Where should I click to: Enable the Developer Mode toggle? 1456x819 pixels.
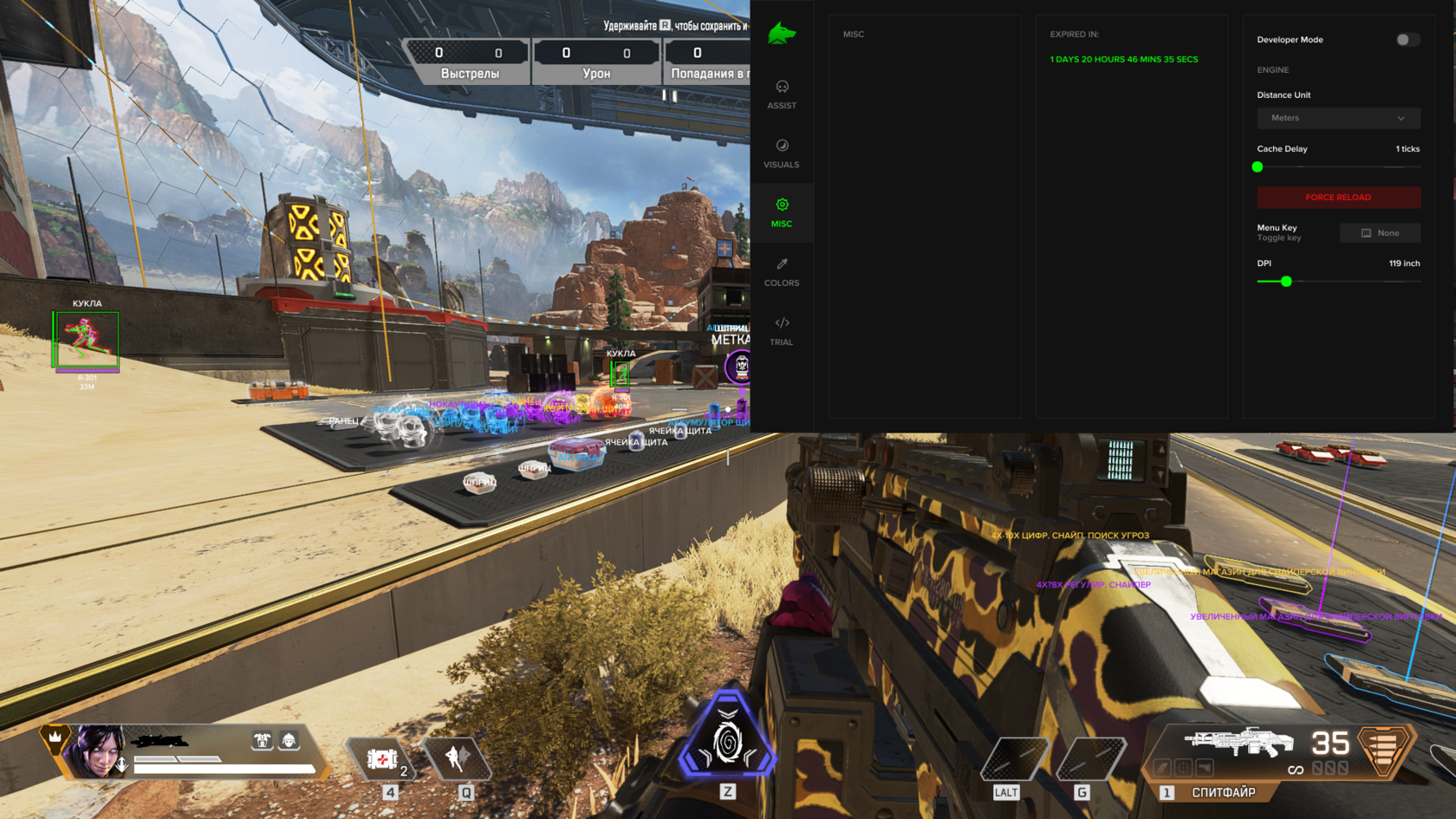(1407, 39)
